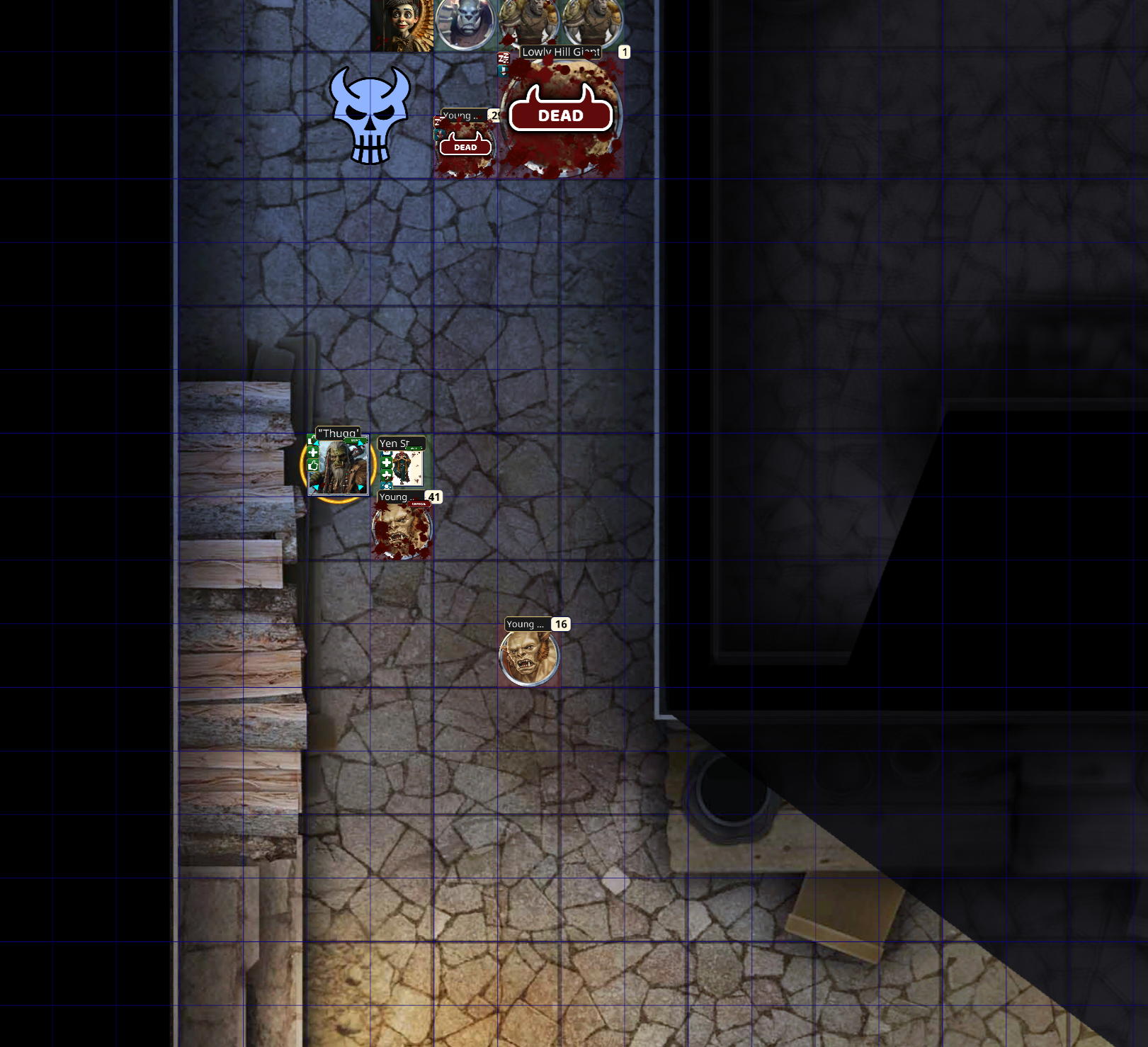Select the sleeping Zz status icon on Lowly Hill Giant
This screenshot has height=1047, width=1148.
pos(504,58)
